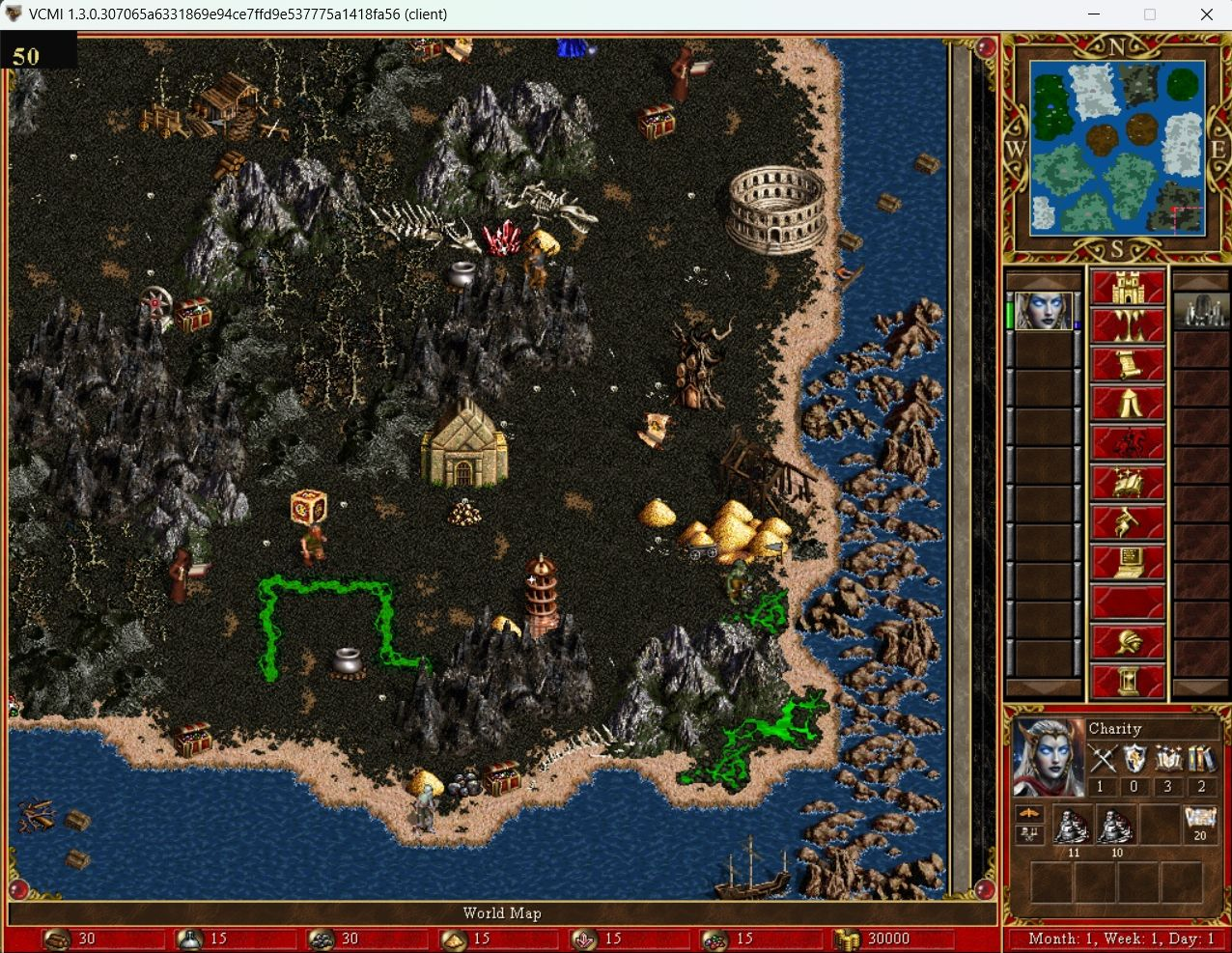This screenshot has height=953, width=1232.
Task: Click the world minimap
Action: pos(1117,148)
